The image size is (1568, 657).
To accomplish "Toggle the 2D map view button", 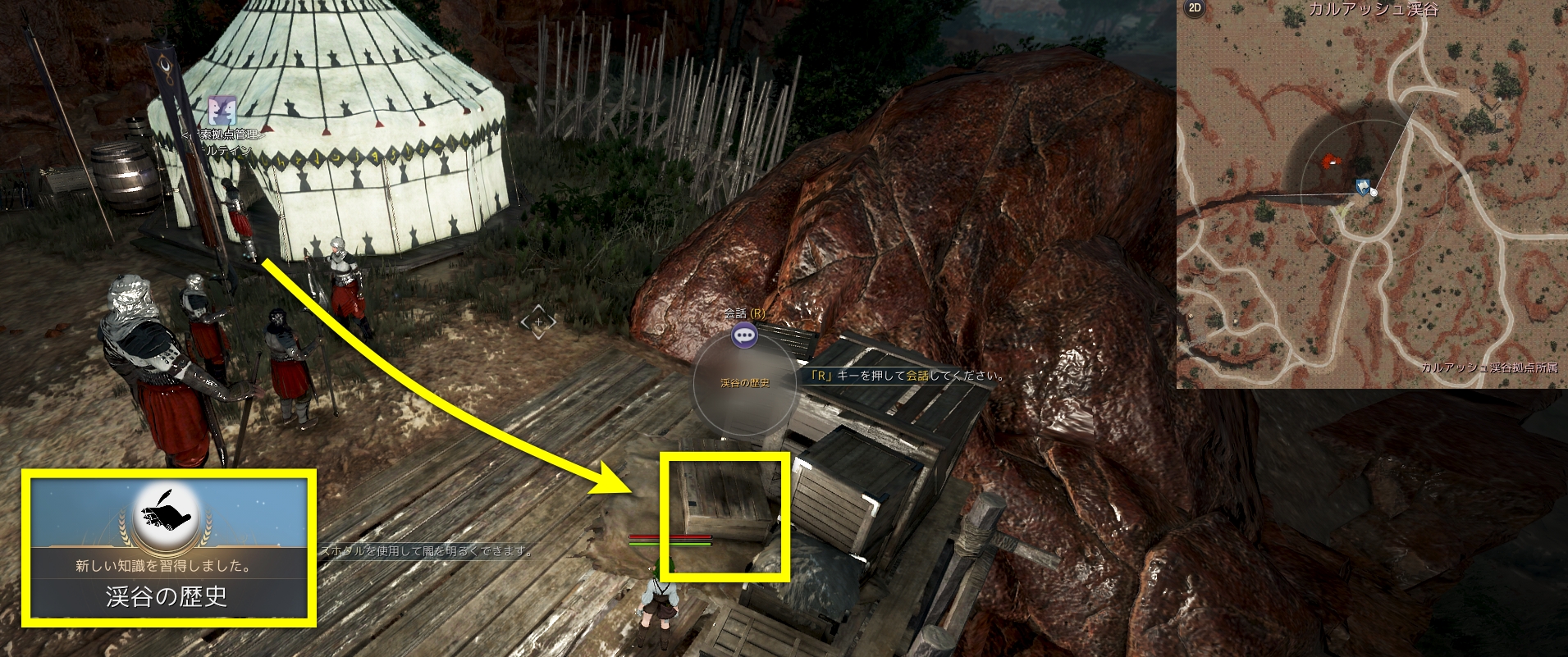I will [x=1195, y=9].
